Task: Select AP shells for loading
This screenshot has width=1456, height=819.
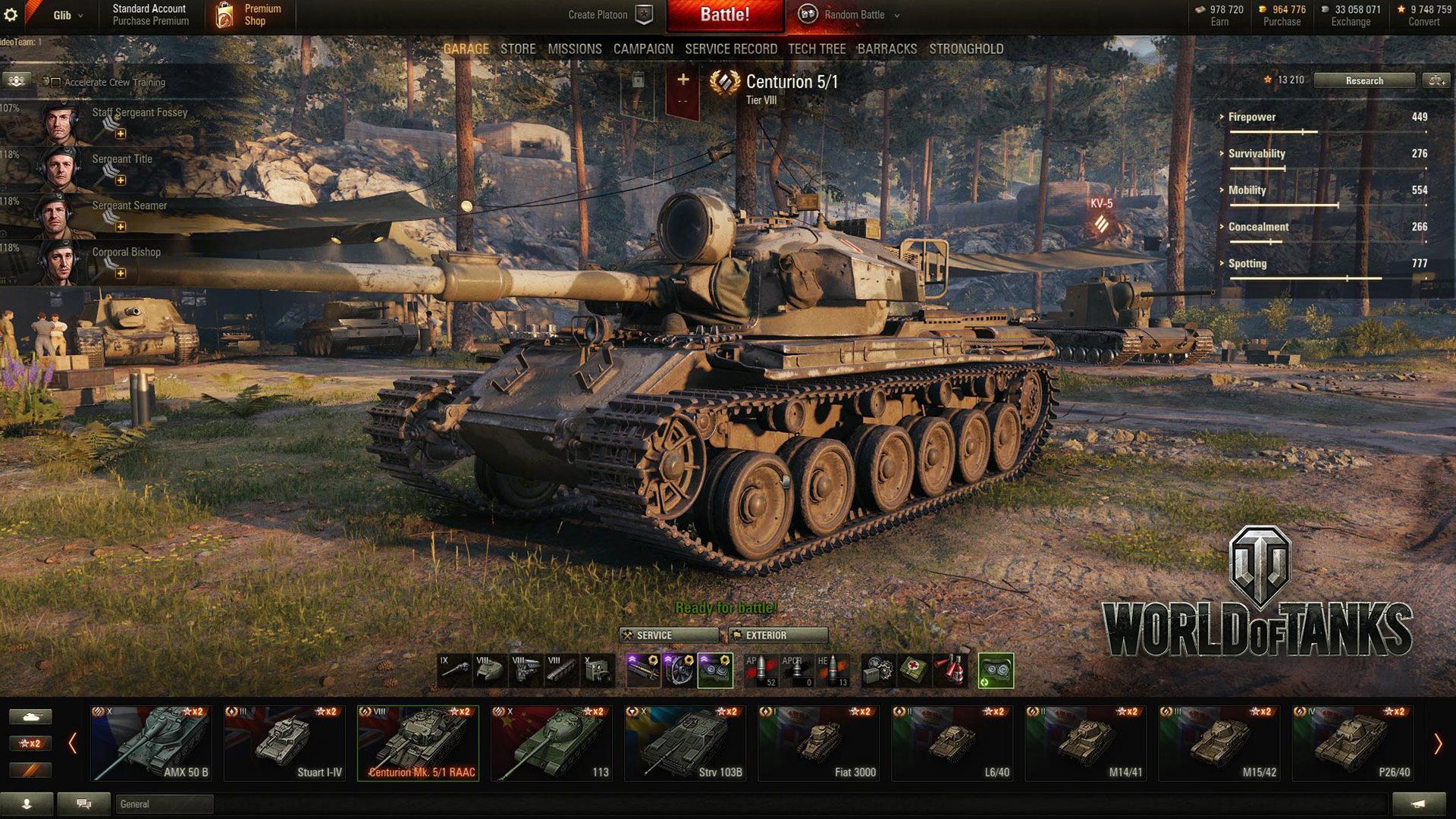Action: 762,669
